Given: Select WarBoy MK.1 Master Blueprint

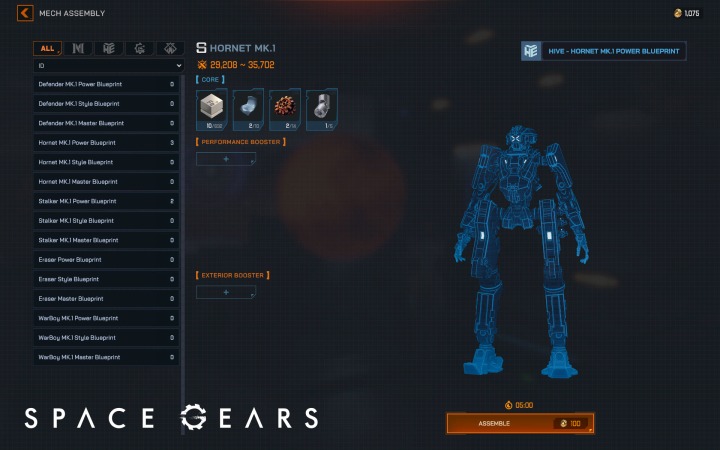Looking at the screenshot, I should pos(107,357).
